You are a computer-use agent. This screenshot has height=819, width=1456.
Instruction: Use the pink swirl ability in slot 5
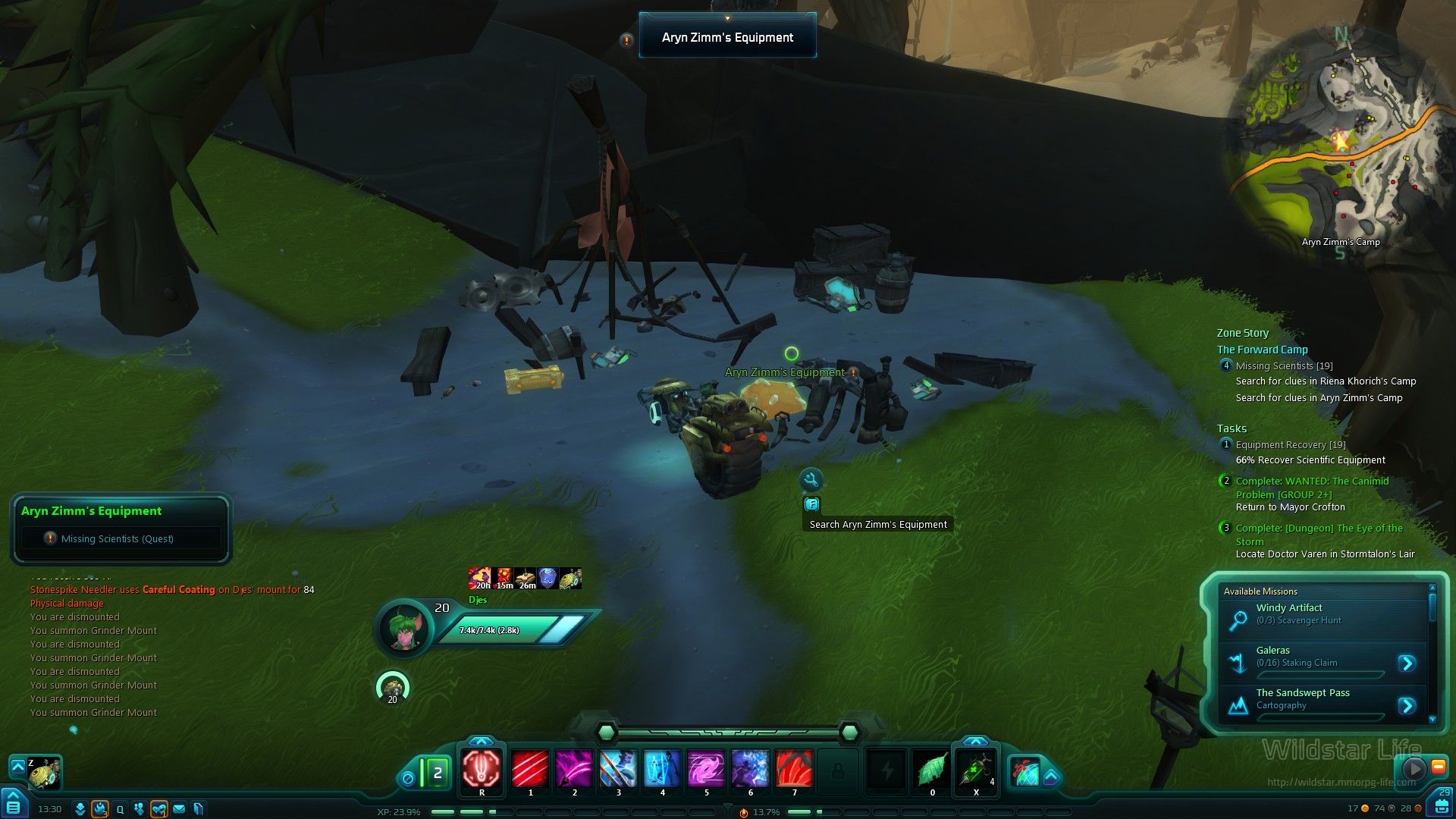click(706, 769)
